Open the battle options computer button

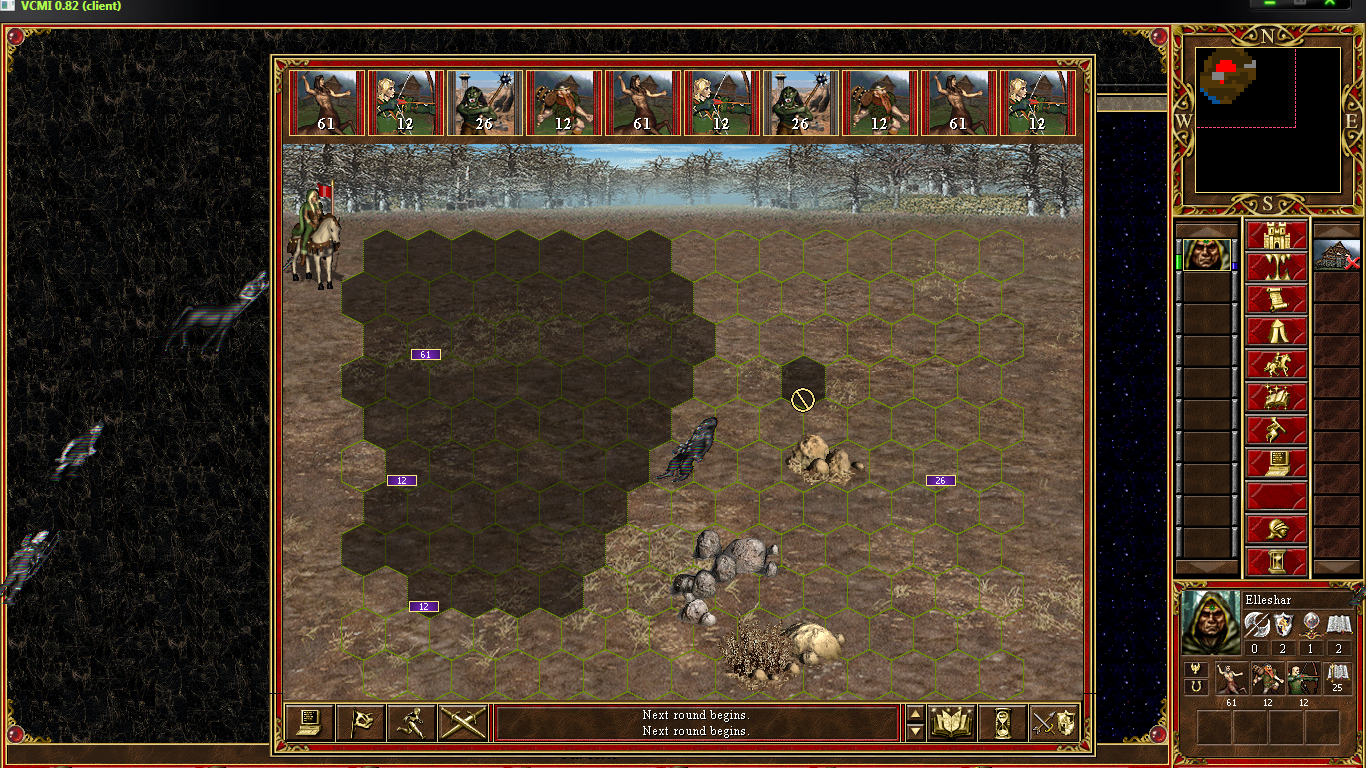coord(309,722)
